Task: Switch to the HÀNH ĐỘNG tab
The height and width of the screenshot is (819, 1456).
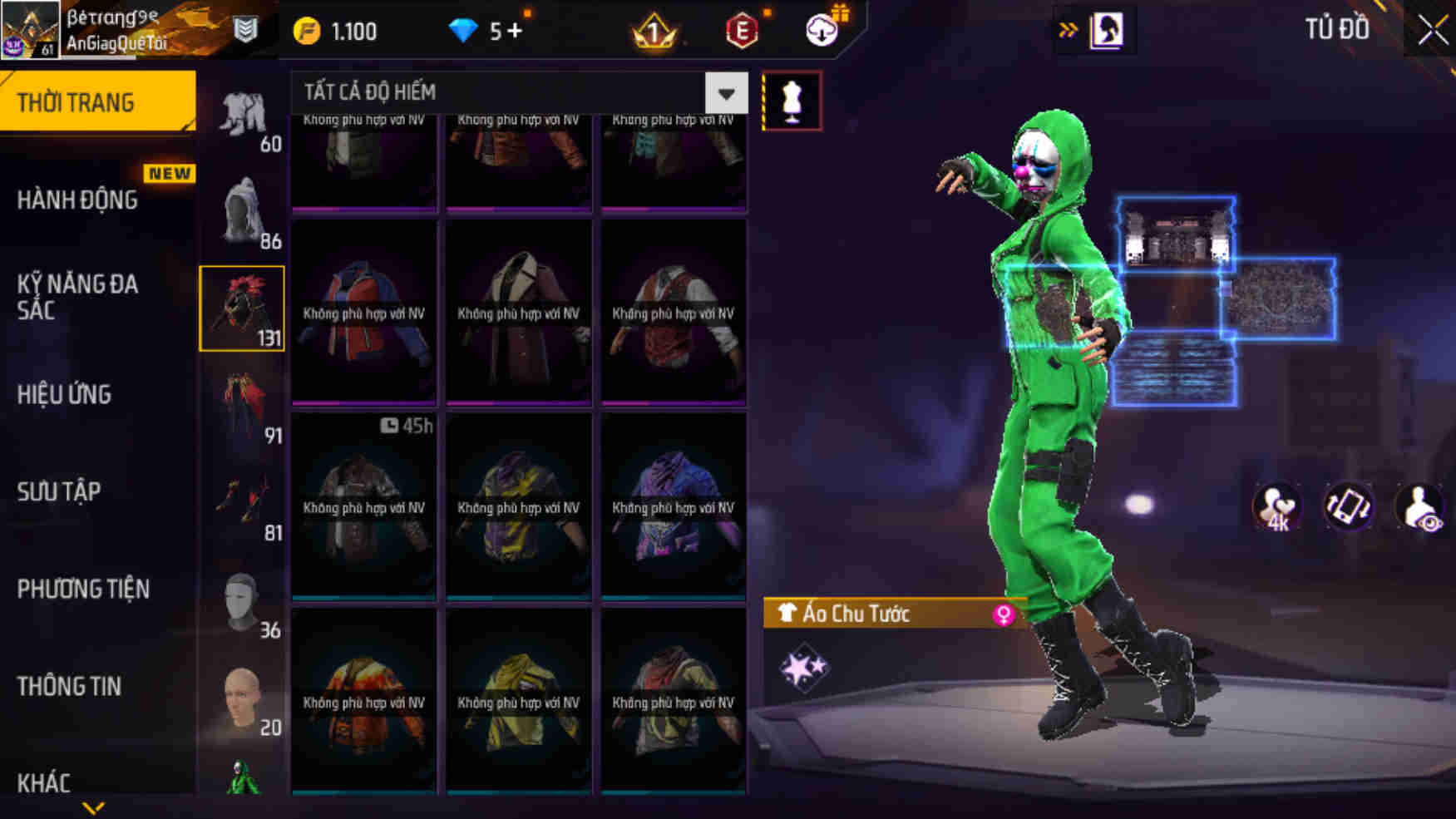Action: point(80,200)
